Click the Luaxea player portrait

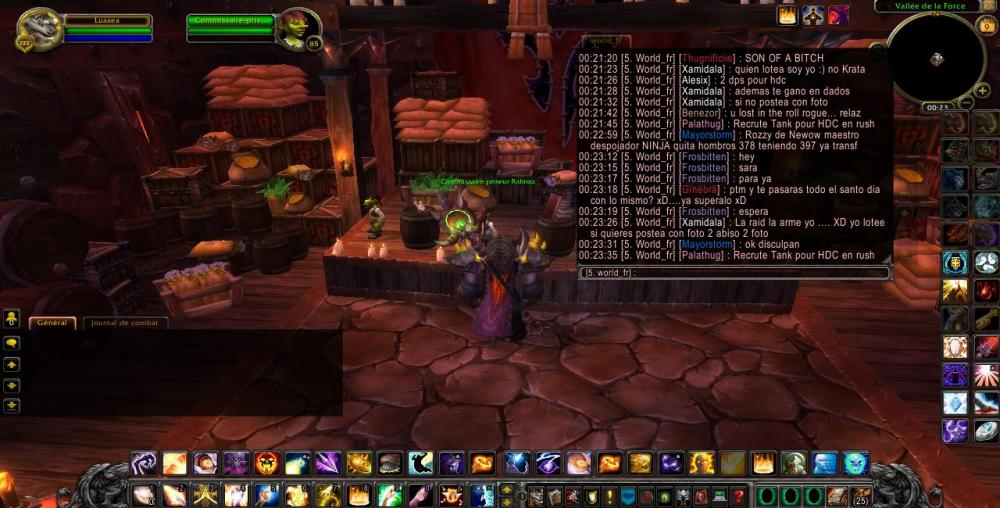coord(39,29)
